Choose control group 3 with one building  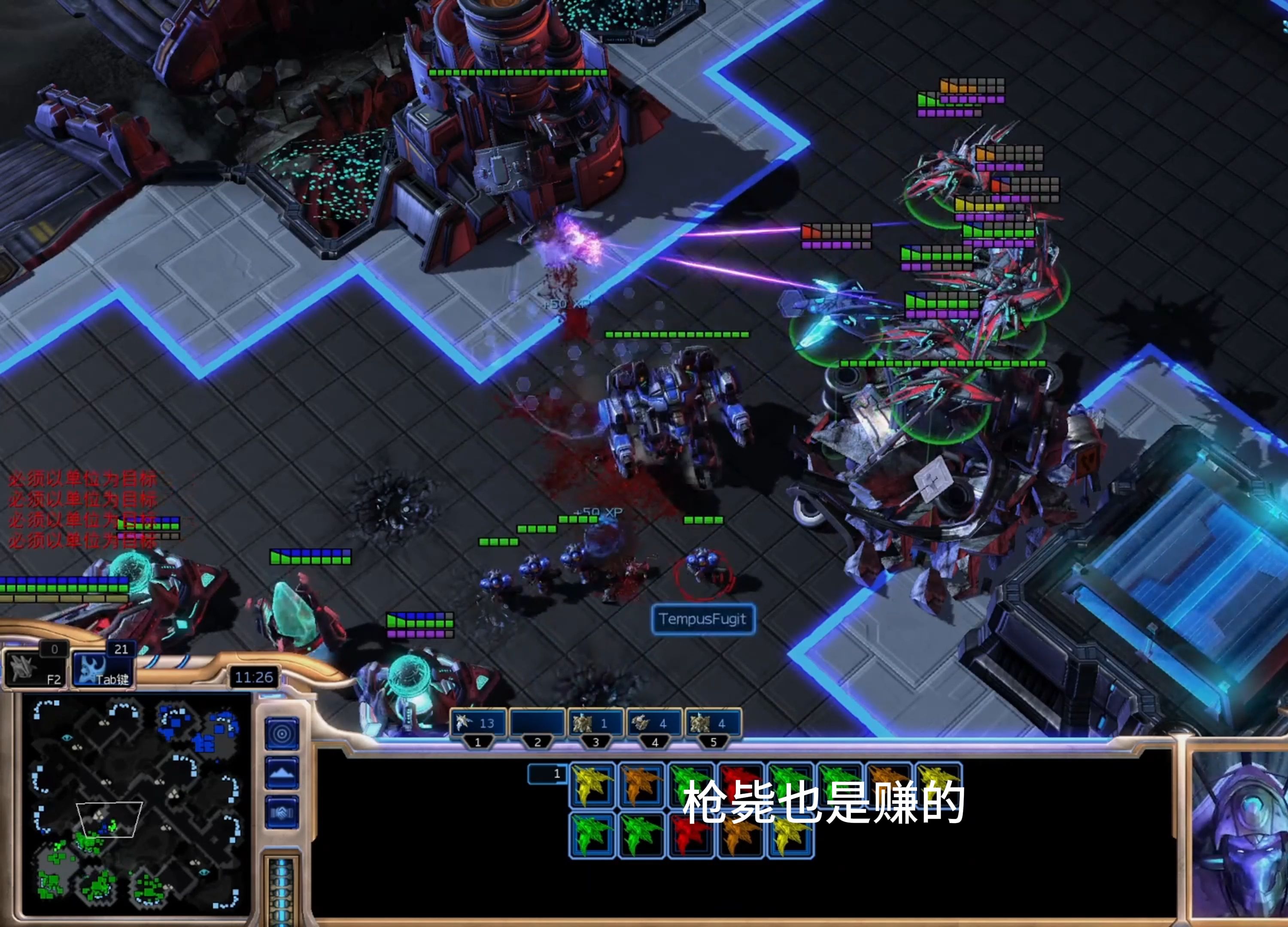click(x=595, y=724)
